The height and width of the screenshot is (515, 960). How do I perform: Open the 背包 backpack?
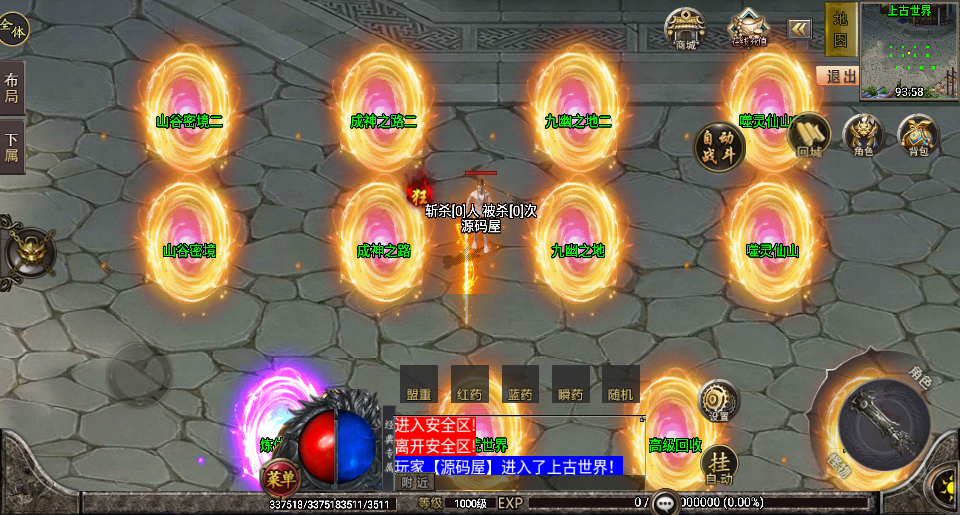pos(918,135)
